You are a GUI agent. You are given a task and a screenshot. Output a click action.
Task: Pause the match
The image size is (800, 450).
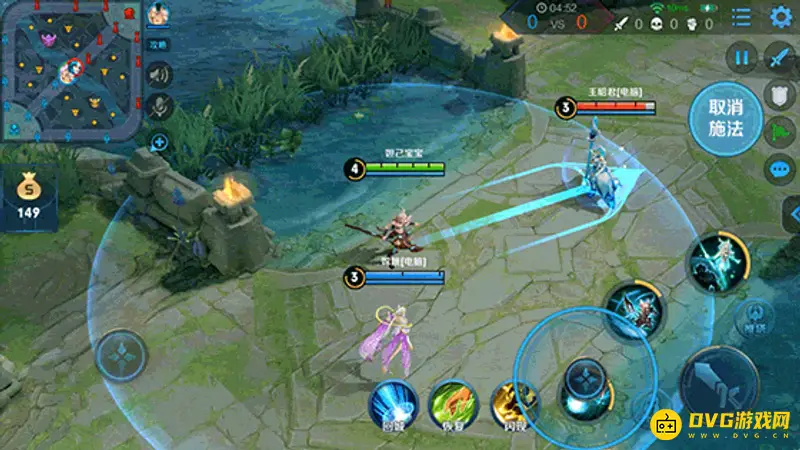[742, 57]
